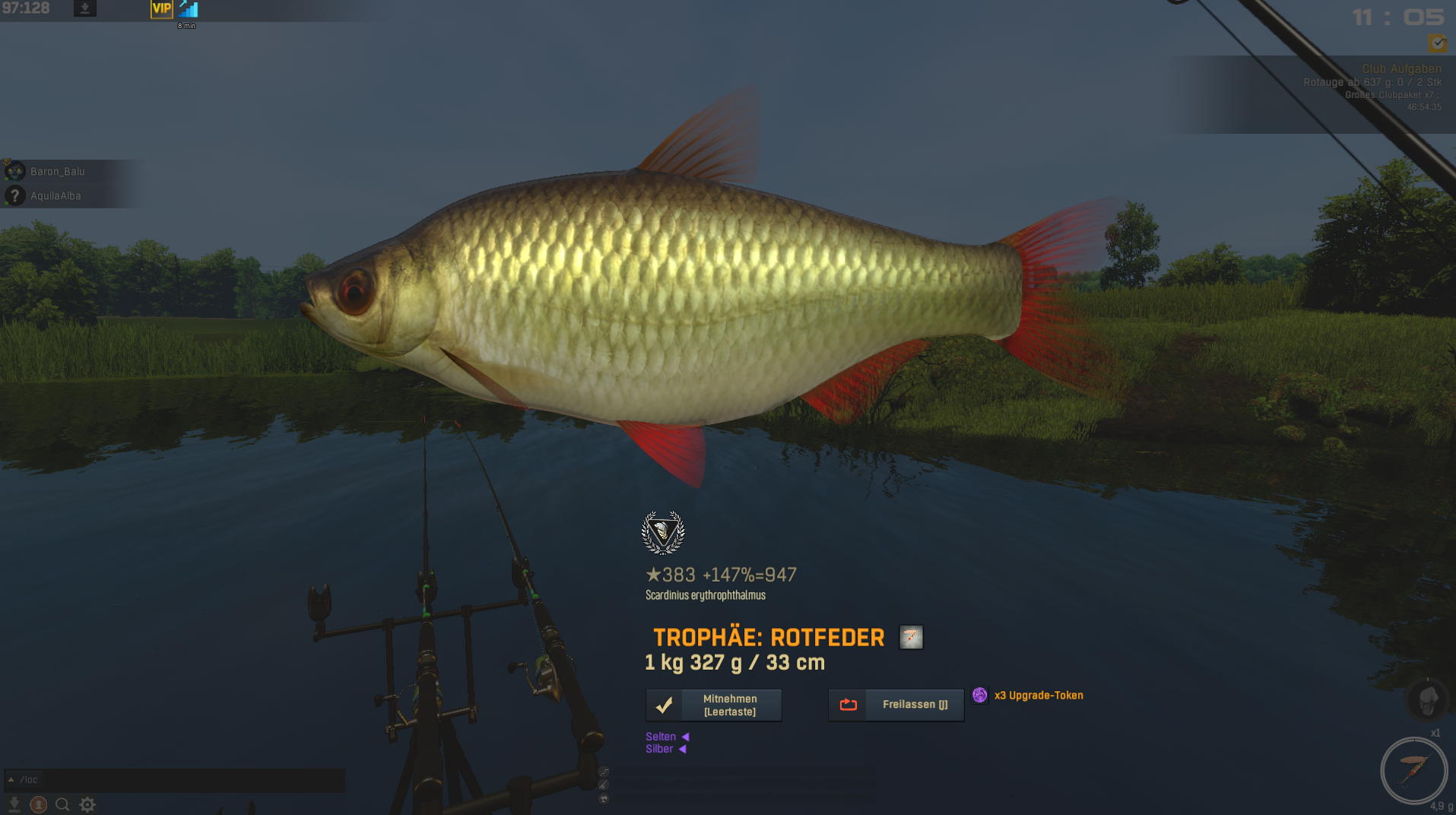This screenshot has width=1456, height=815.
Task: Select player Baron_Balu in the list
Action: (57, 172)
